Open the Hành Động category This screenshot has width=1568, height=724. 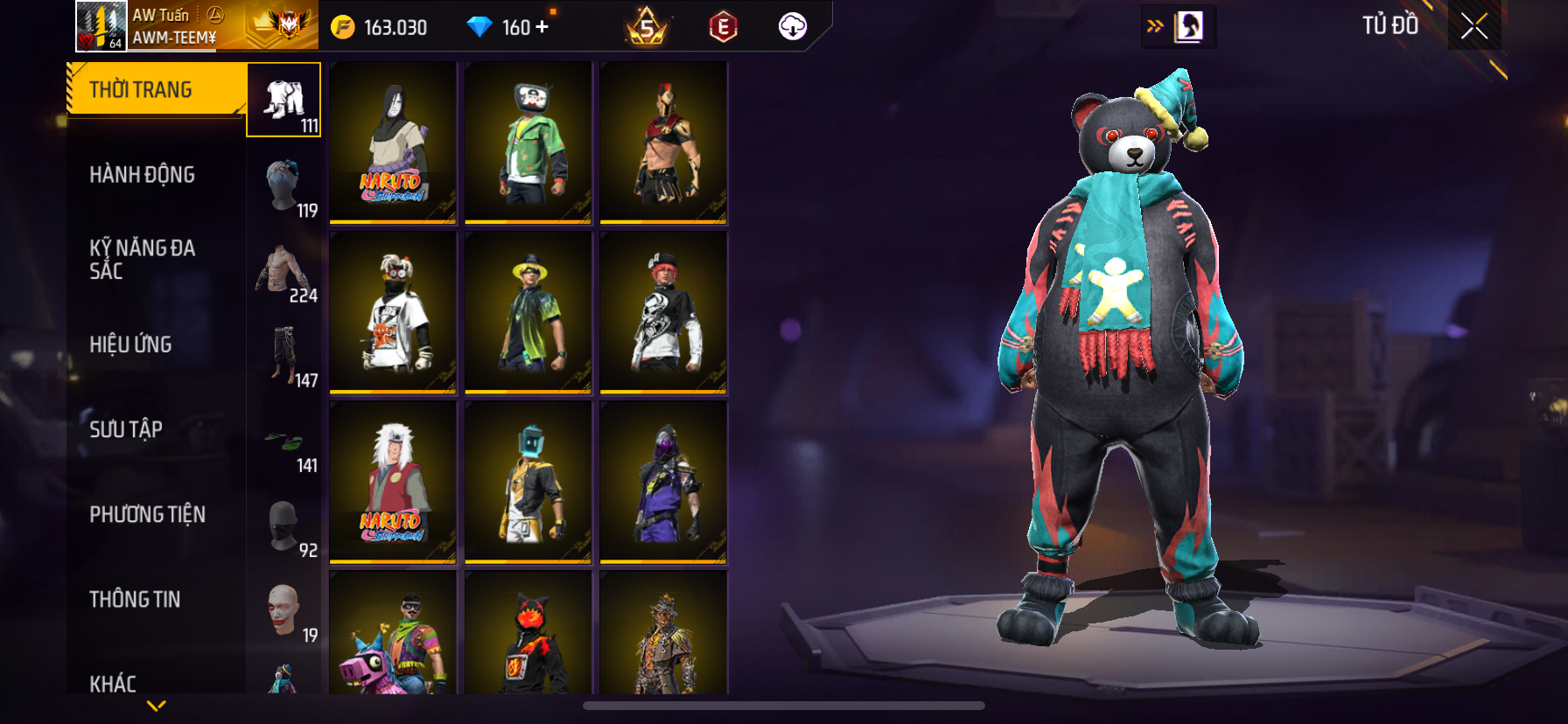(x=143, y=175)
